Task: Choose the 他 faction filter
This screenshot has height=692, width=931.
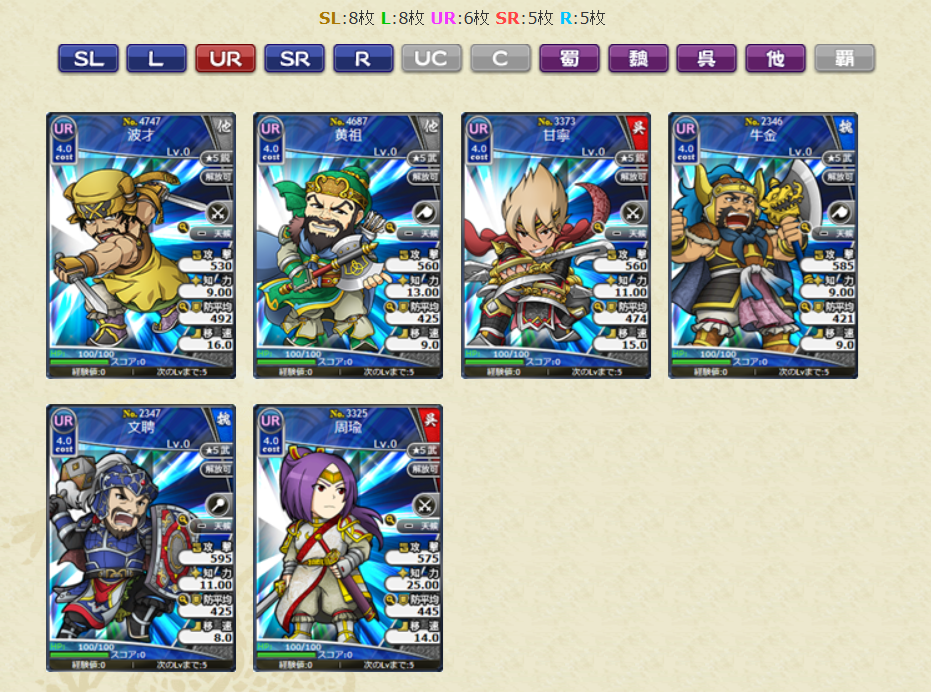Action: 776,59
